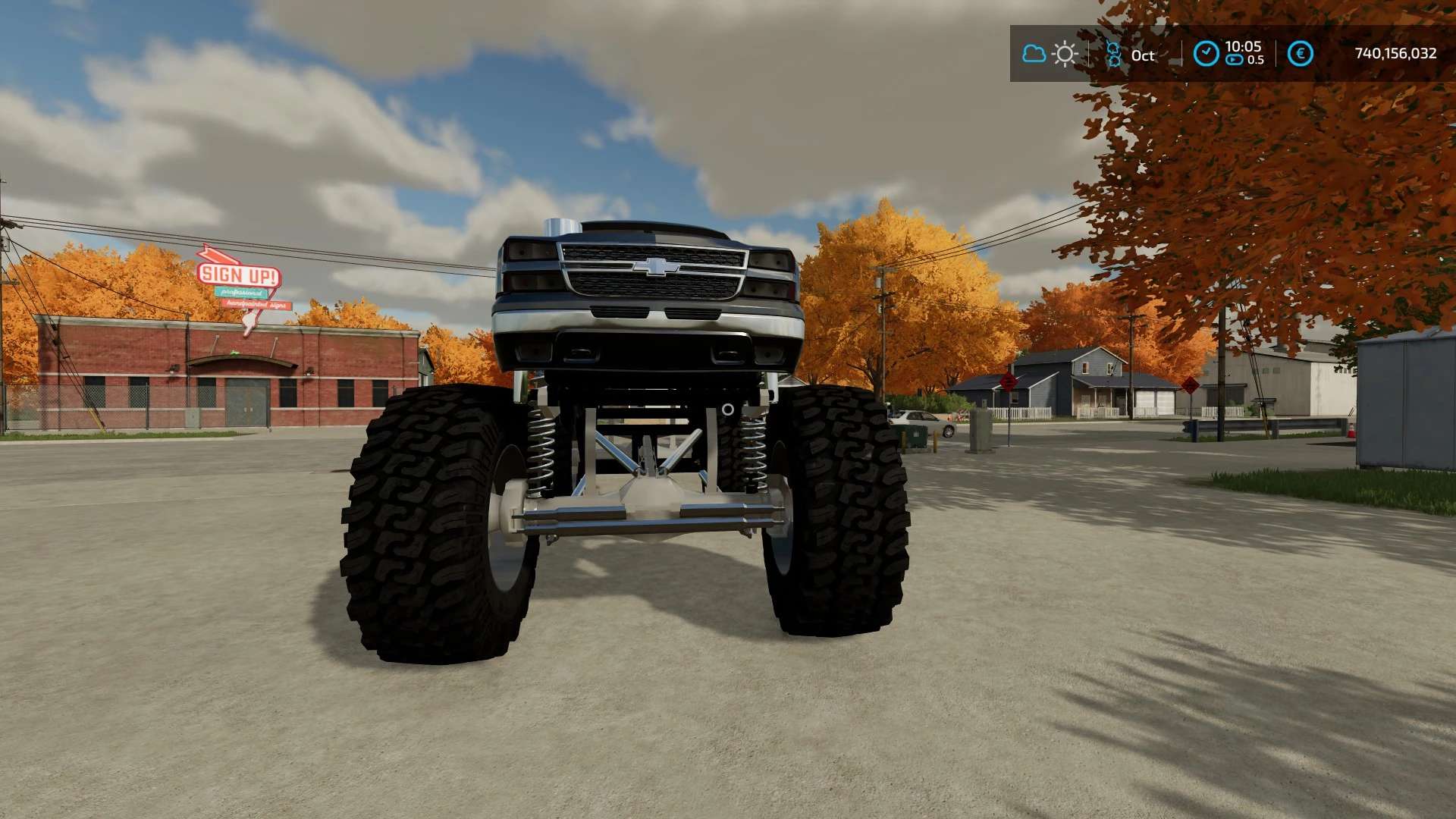Image resolution: width=1456 pixels, height=819 pixels.
Task: Click the clock icon beside the time
Action: click(1206, 54)
